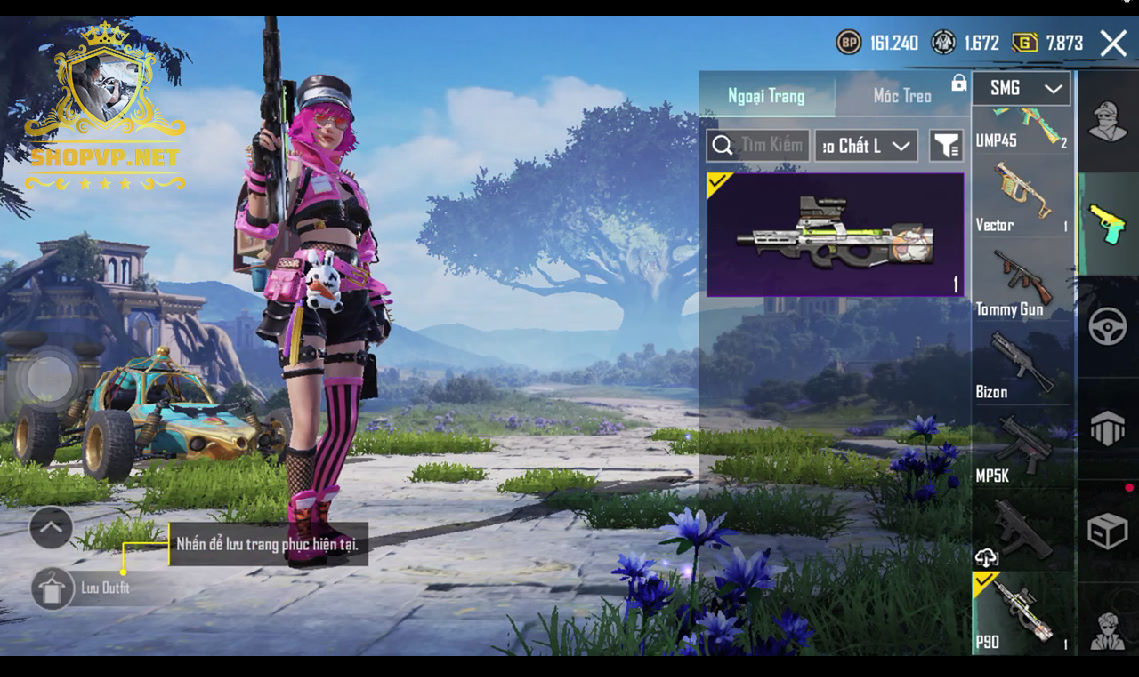Save the current look with Lưu Outfit
The width and height of the screenshot is (1139, 677).
52,588
